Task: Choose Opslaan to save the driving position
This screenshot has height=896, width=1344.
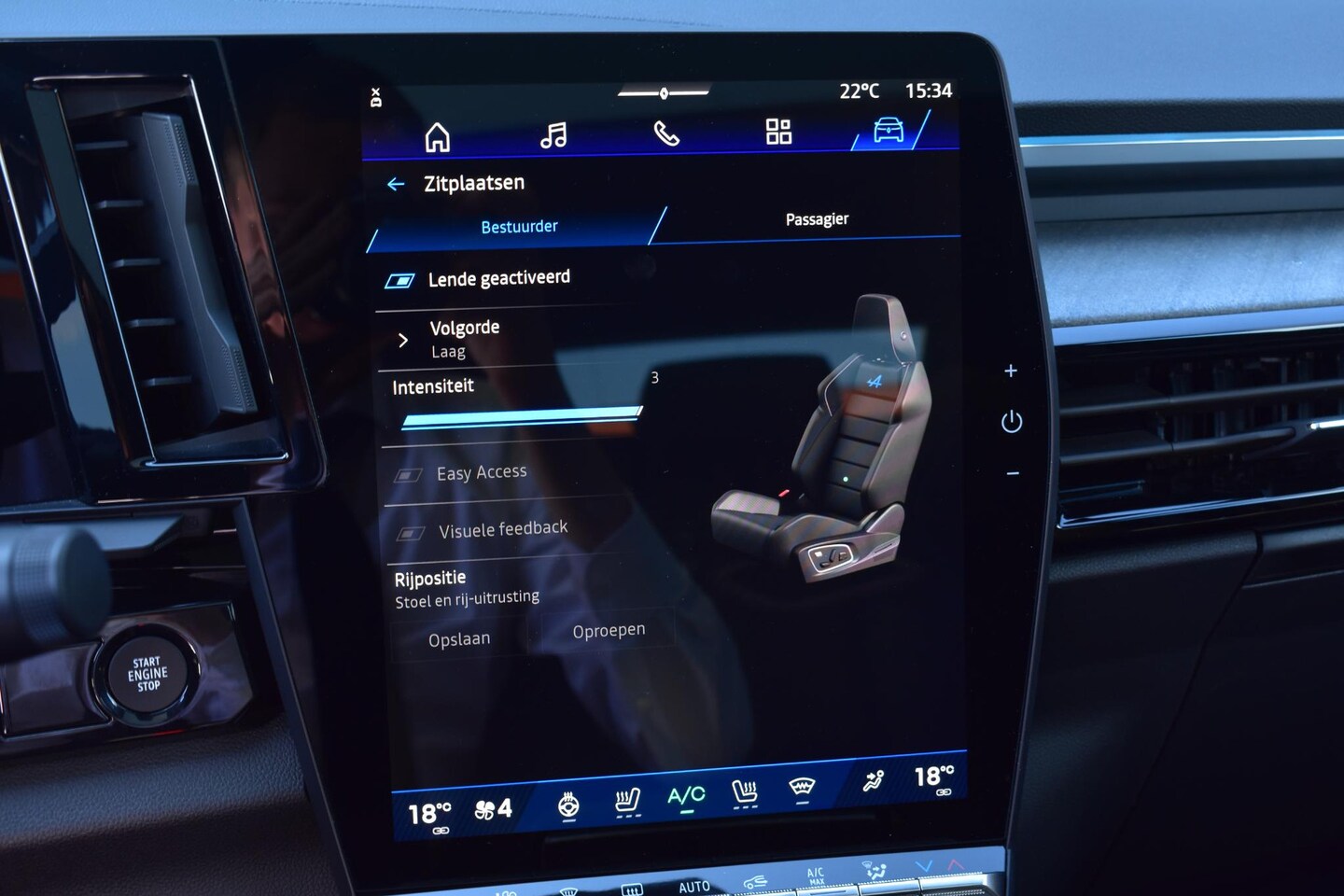Action: click(x=459, y=639)
